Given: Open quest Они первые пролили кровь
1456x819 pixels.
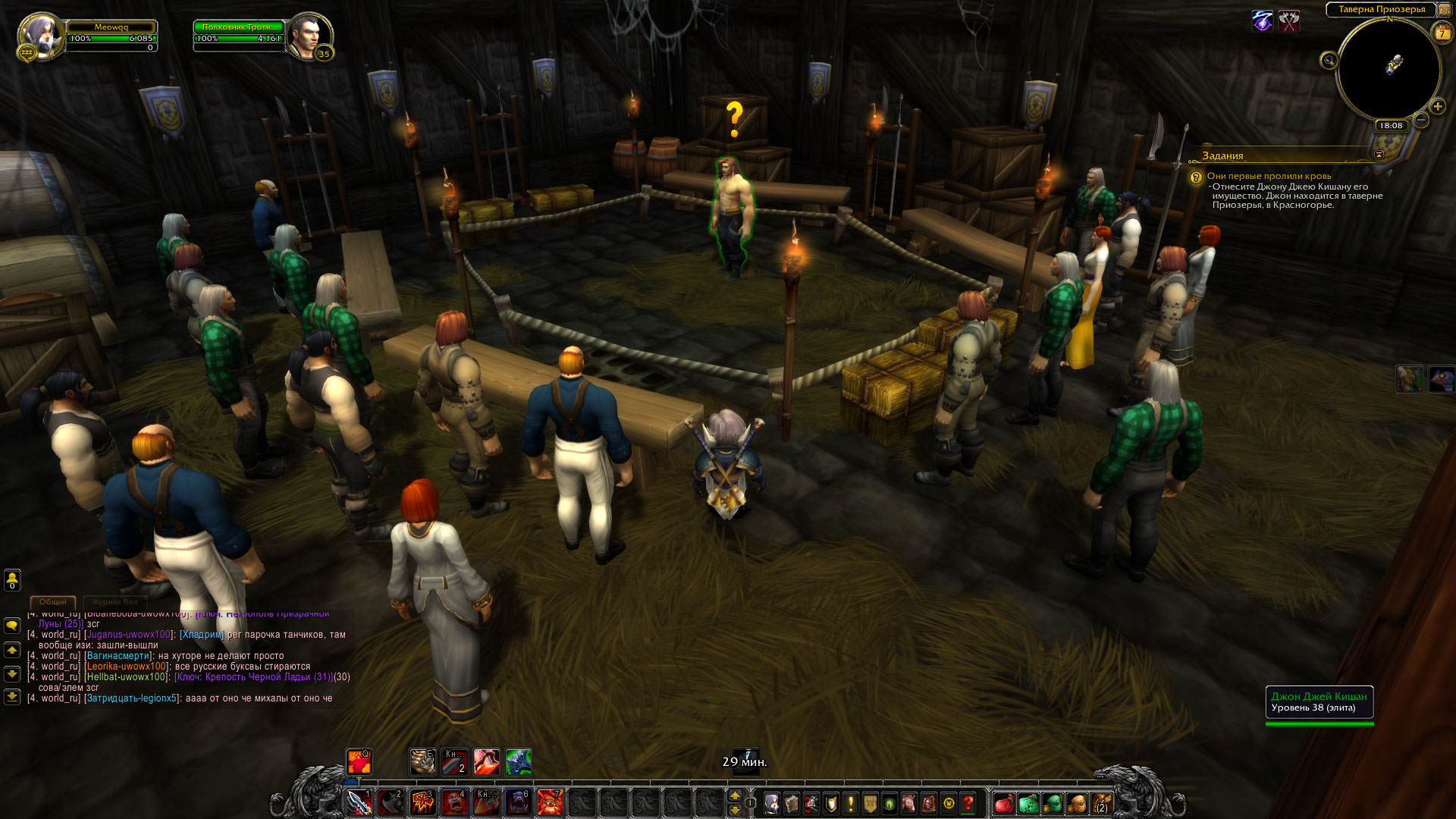Looking at the screenshot, I should point(1269,176).
